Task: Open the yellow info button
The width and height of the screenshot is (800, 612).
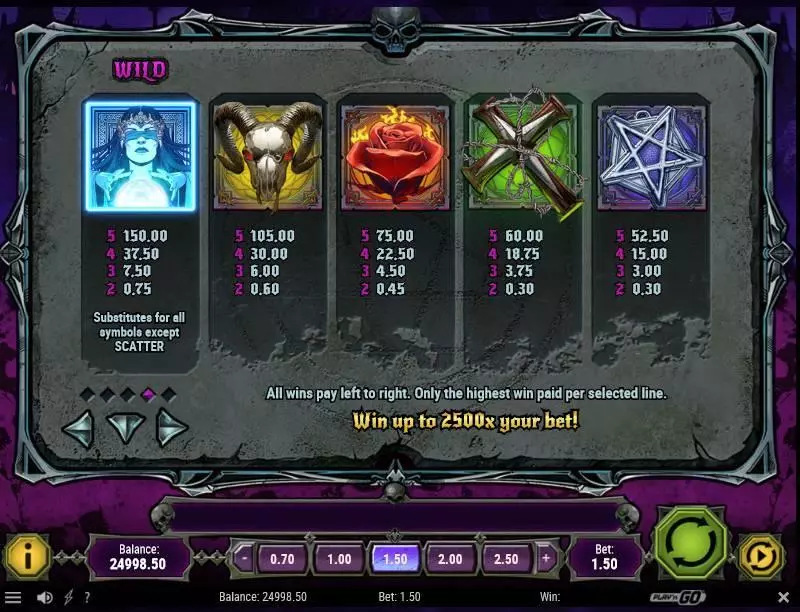Action: click(26, 558)
